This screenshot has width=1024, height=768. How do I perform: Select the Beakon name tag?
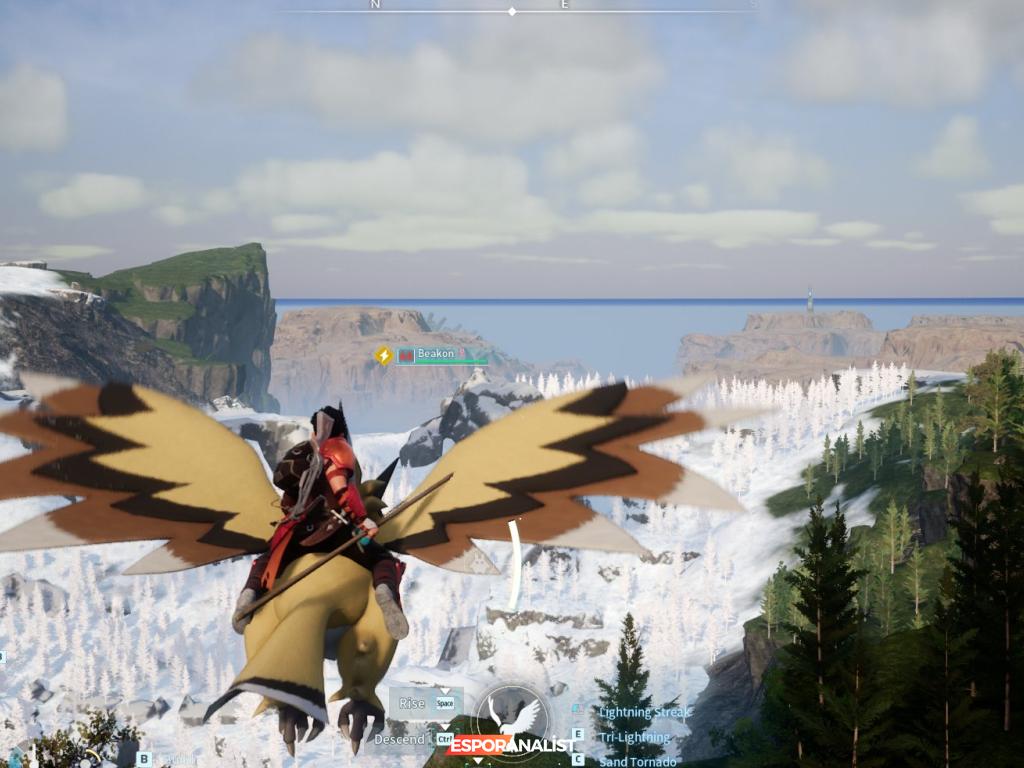coord(435,354)
